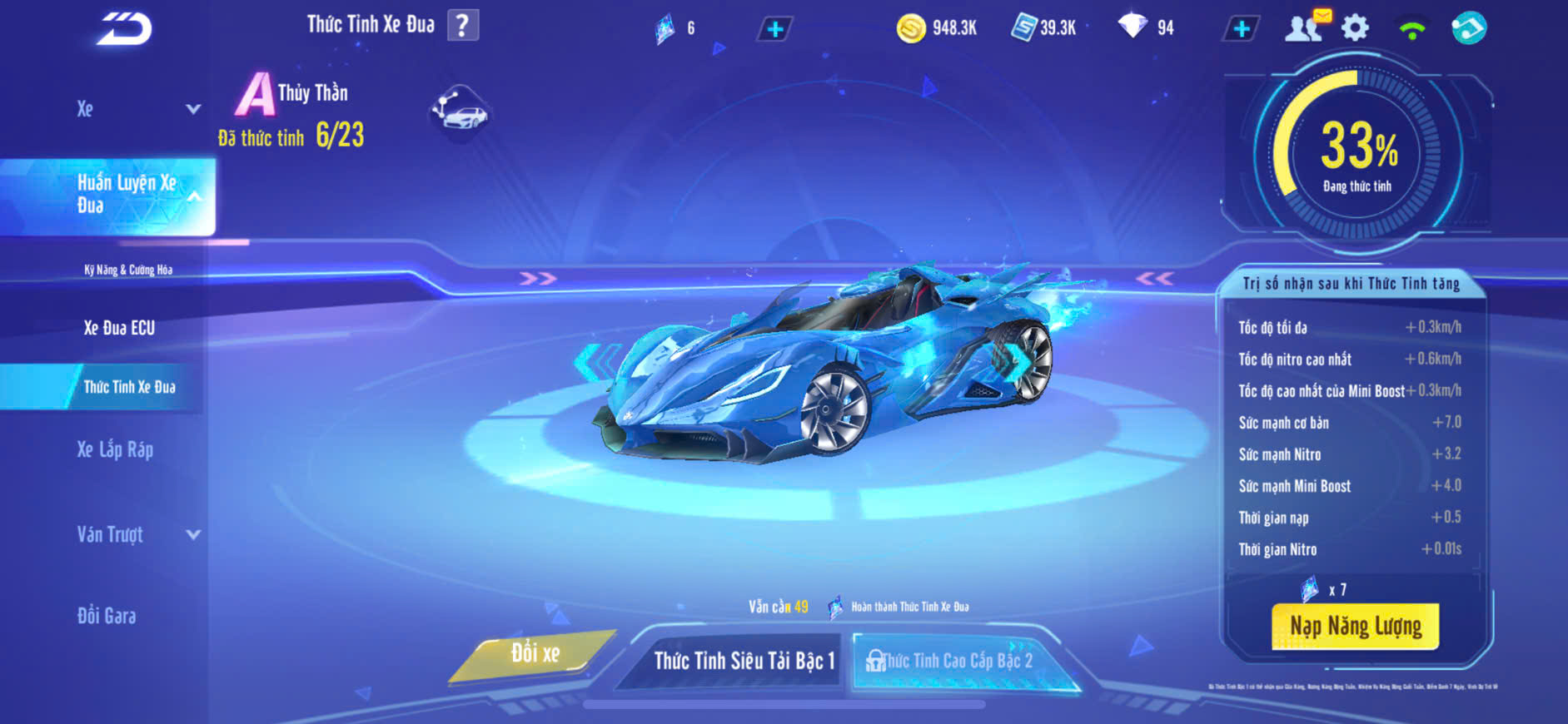1568x724 pixels.
Task: Add diamonds with the plus button
Action: 1241,29
